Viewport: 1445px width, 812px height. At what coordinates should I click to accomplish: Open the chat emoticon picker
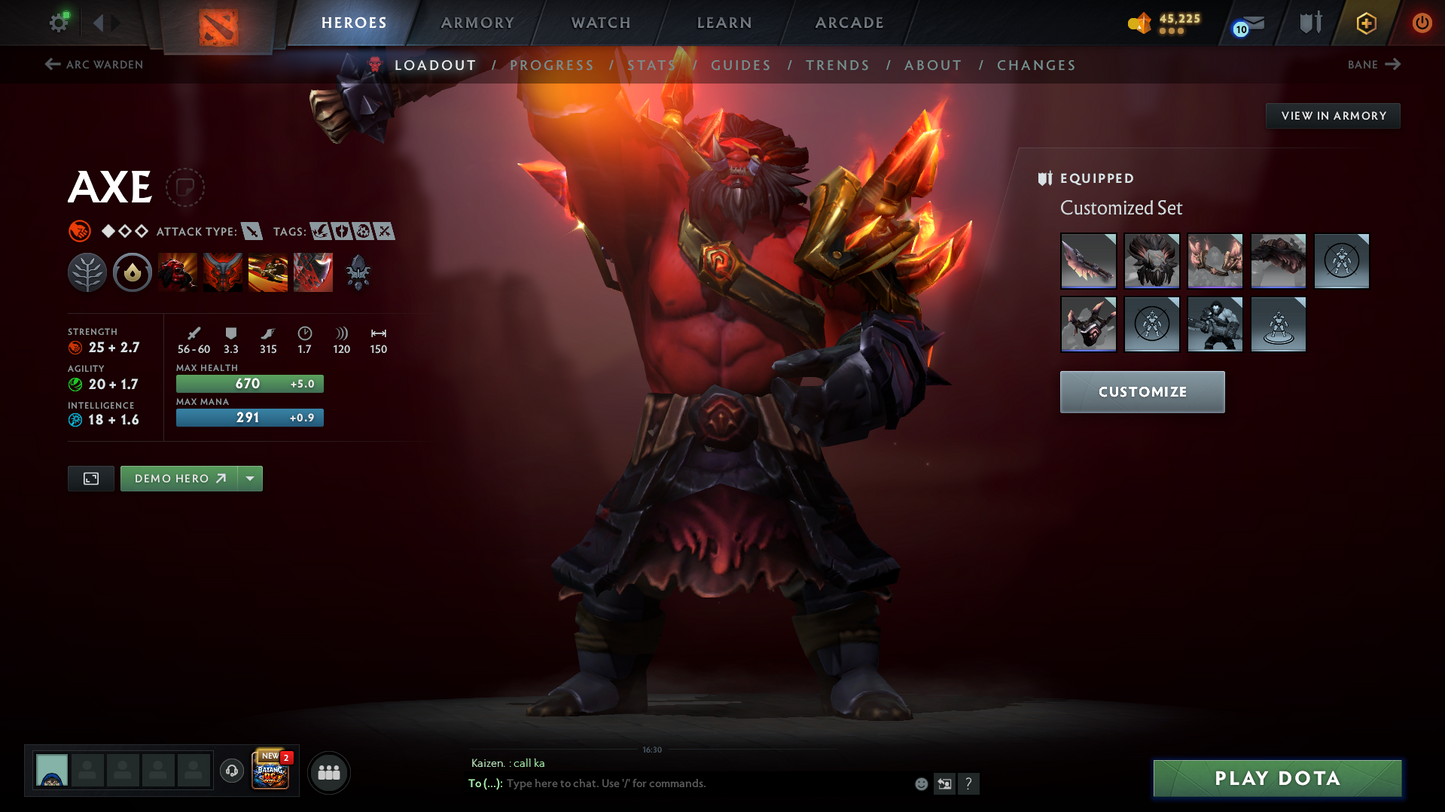919,784
